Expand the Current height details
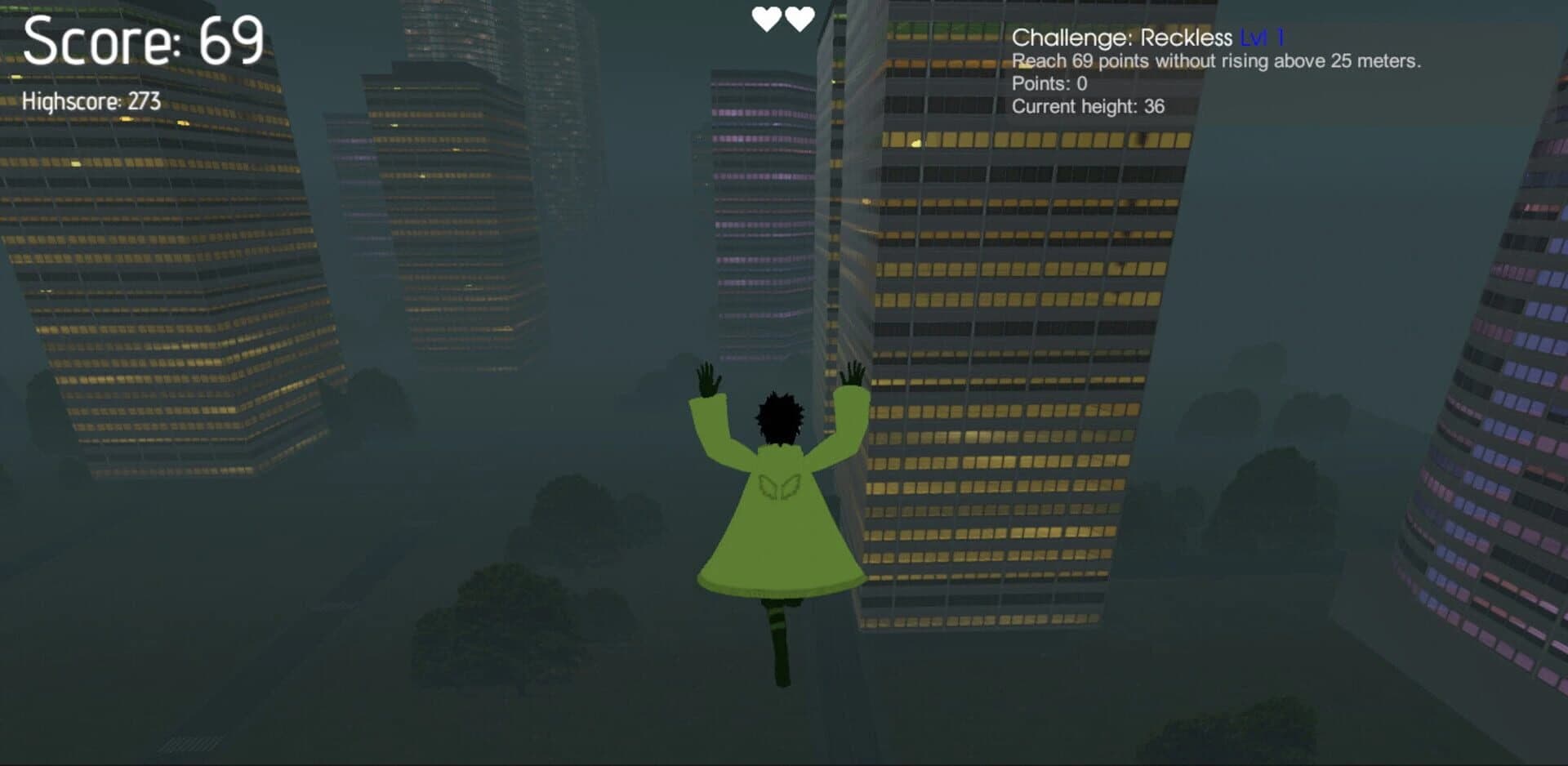 pos(1089,105)
